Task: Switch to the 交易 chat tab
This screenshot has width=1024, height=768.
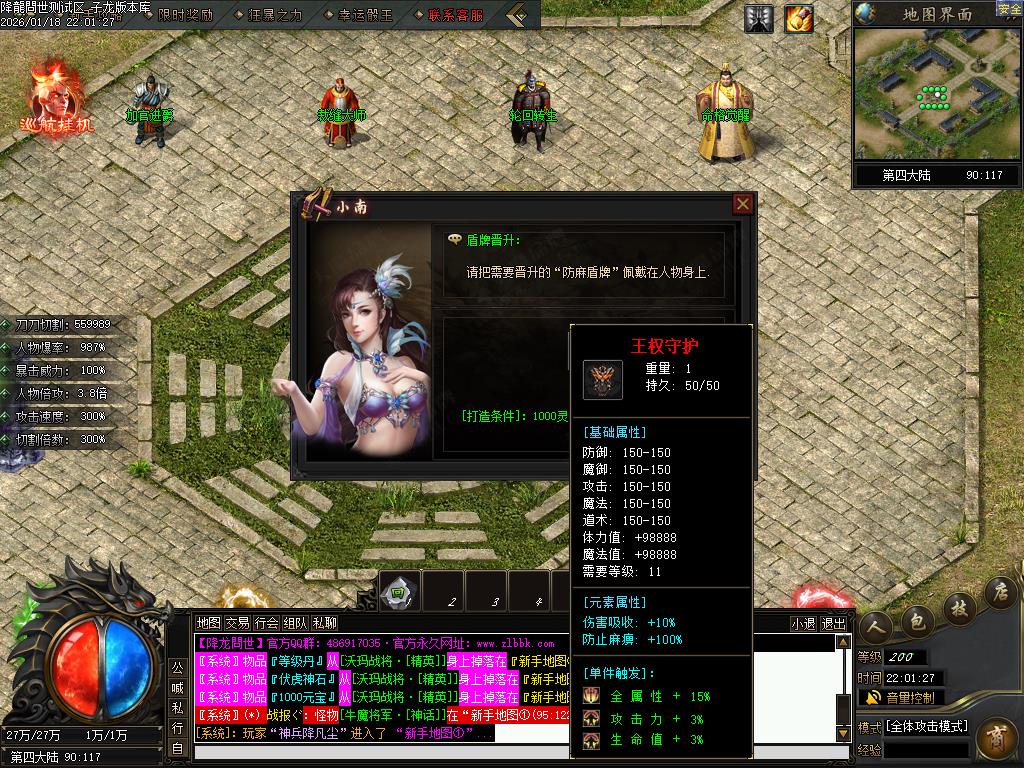Action: tap(237, 623)
